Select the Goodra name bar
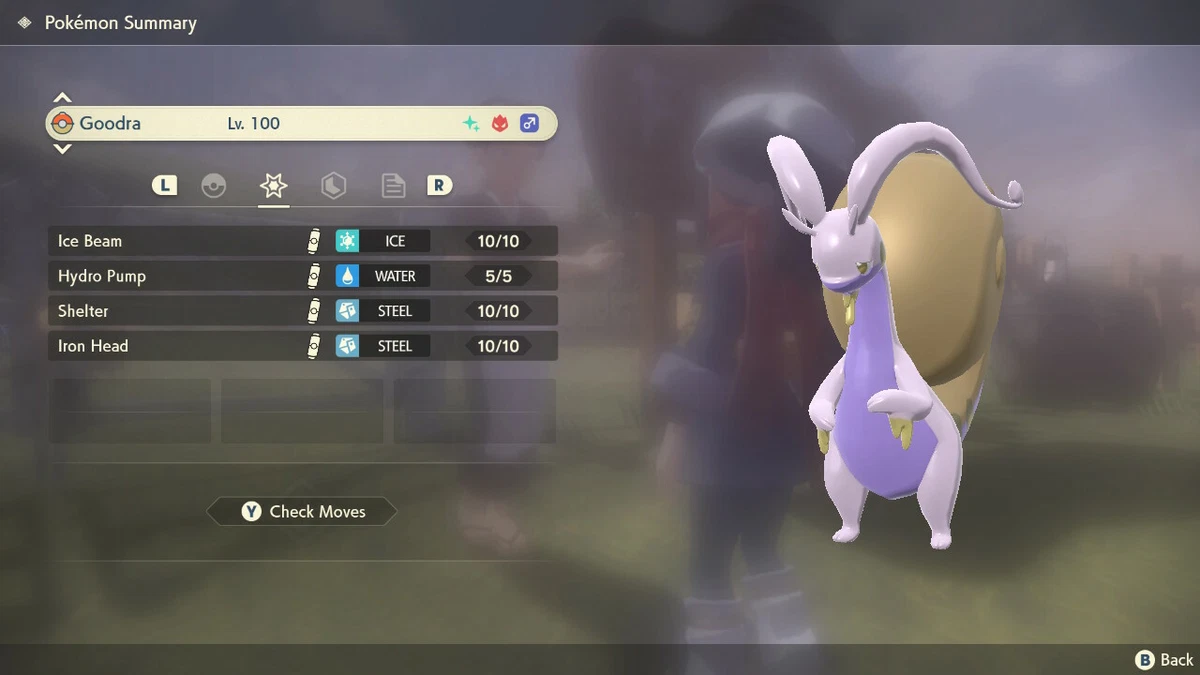Image resolution: width=1200 pixels, height=675 pixels. (300, 124)
